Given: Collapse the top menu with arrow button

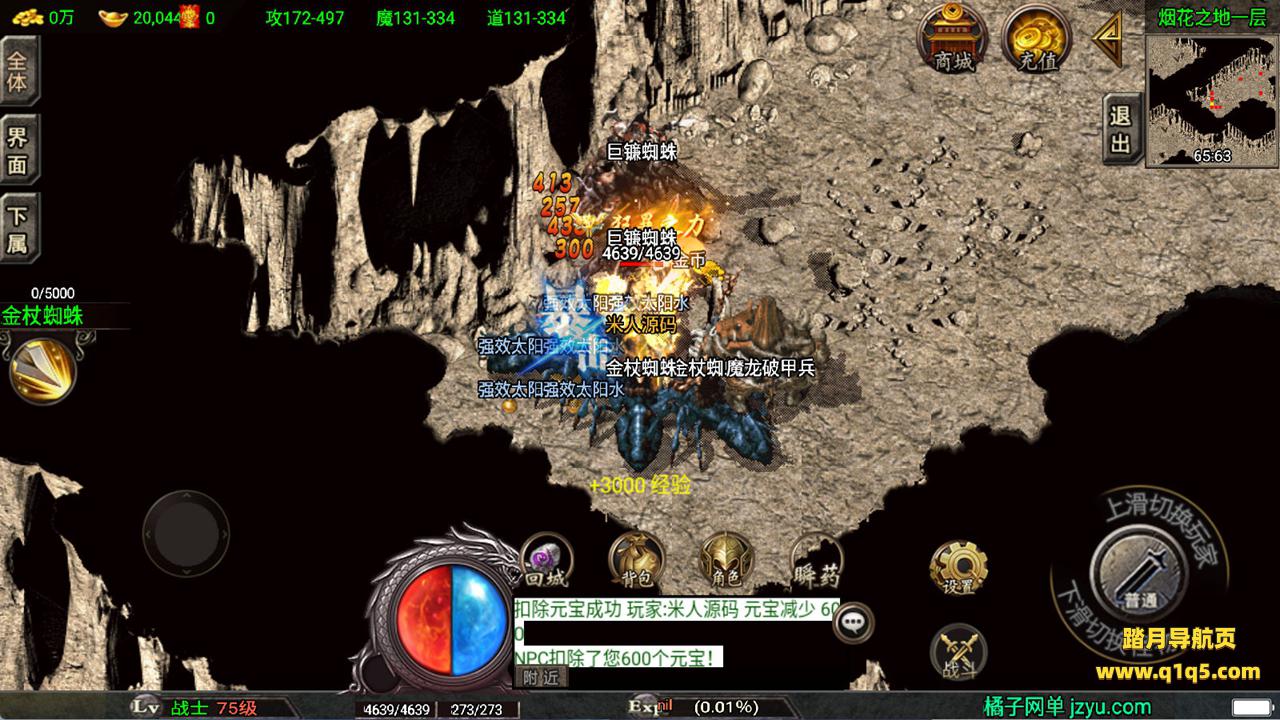Looking at the screenshot, I should pos(1108,38).
